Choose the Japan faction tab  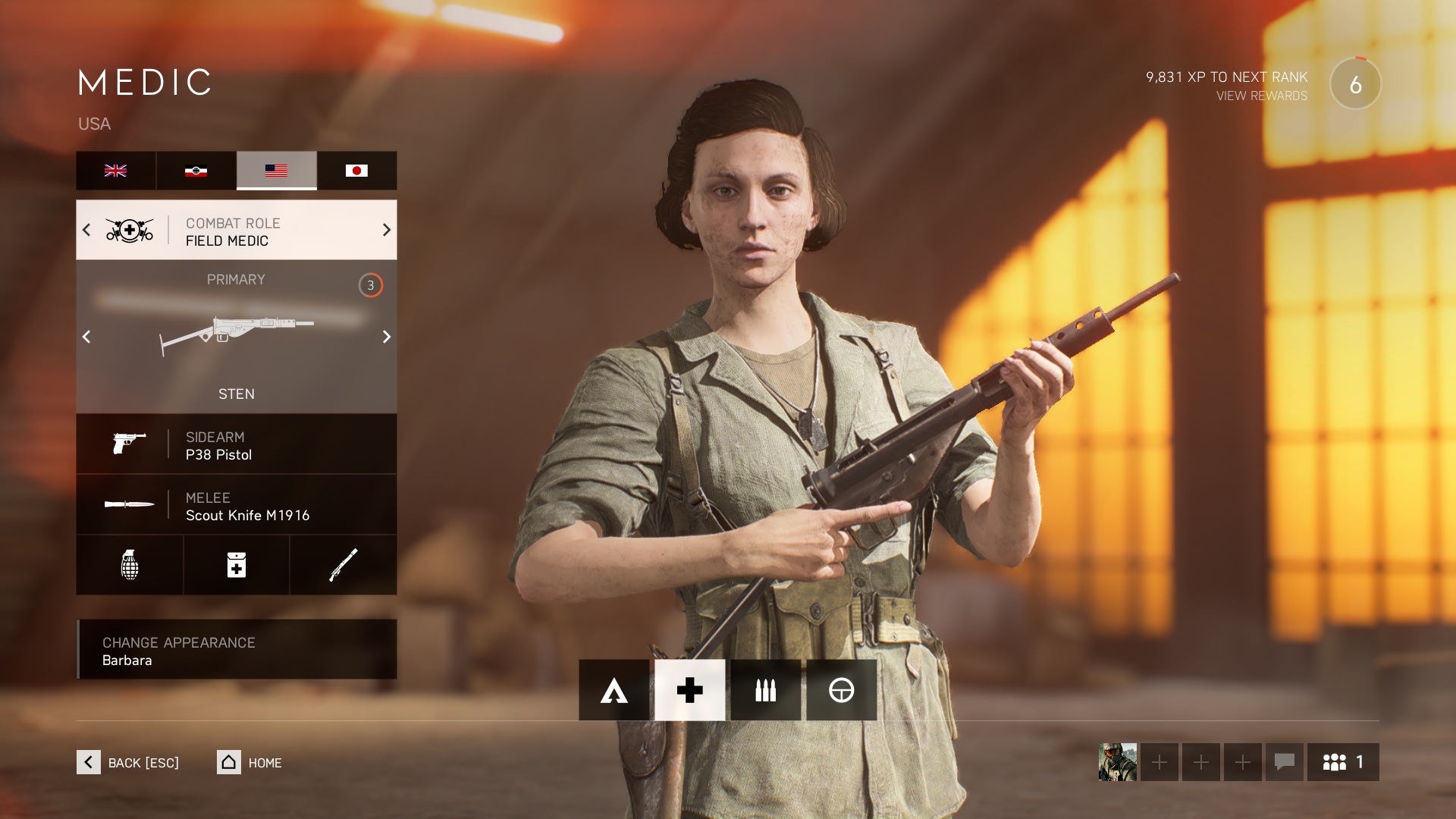click(x=356, y=171)
